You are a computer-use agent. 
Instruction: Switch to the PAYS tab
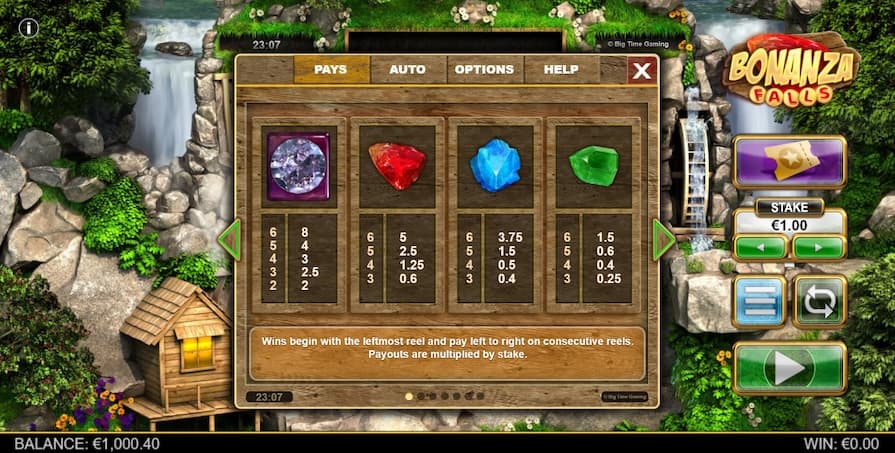click(331, 70)
